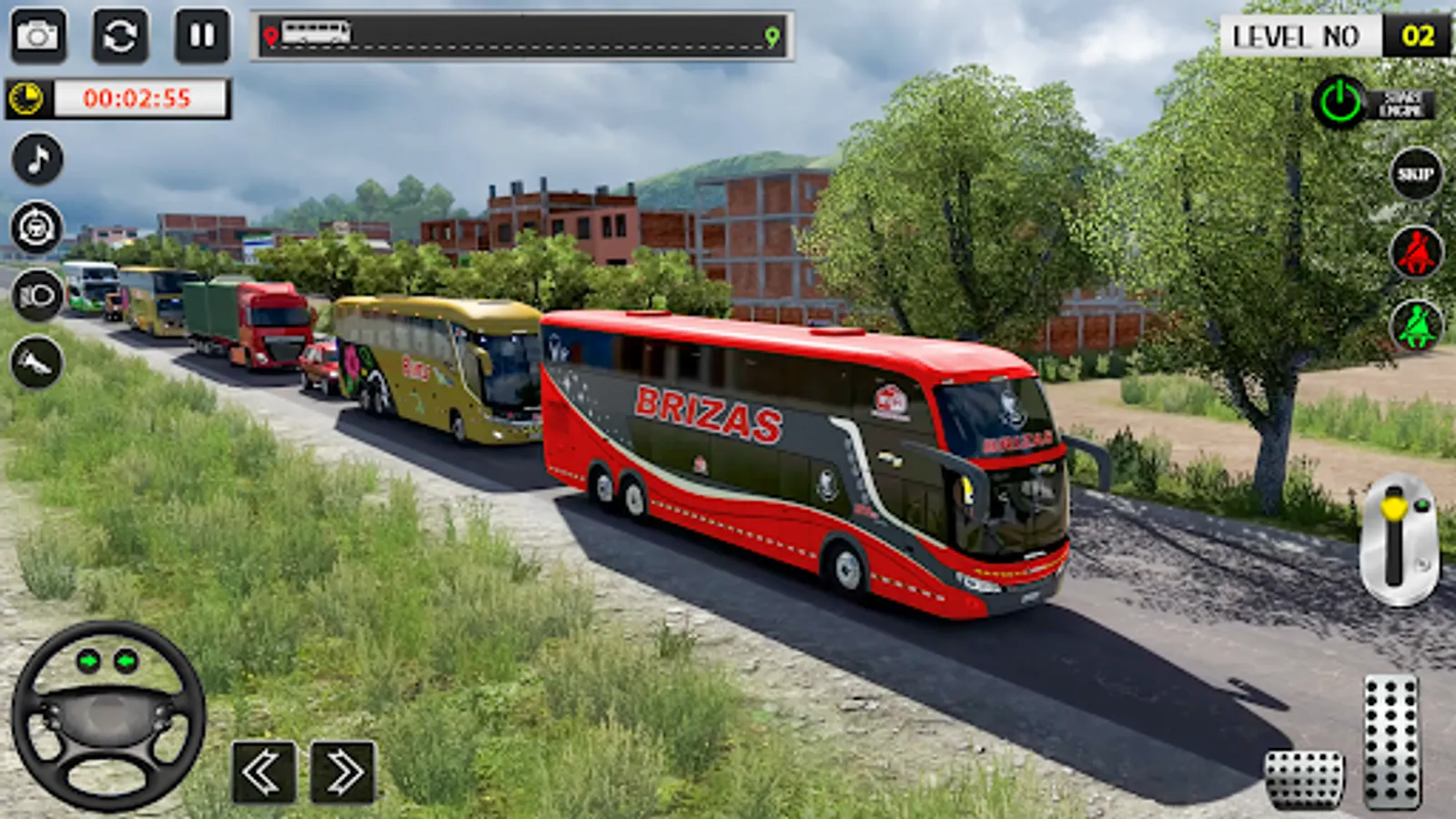Check the Level No 02 display
The image size is (1456, 819).
[x=1334, y=36]
